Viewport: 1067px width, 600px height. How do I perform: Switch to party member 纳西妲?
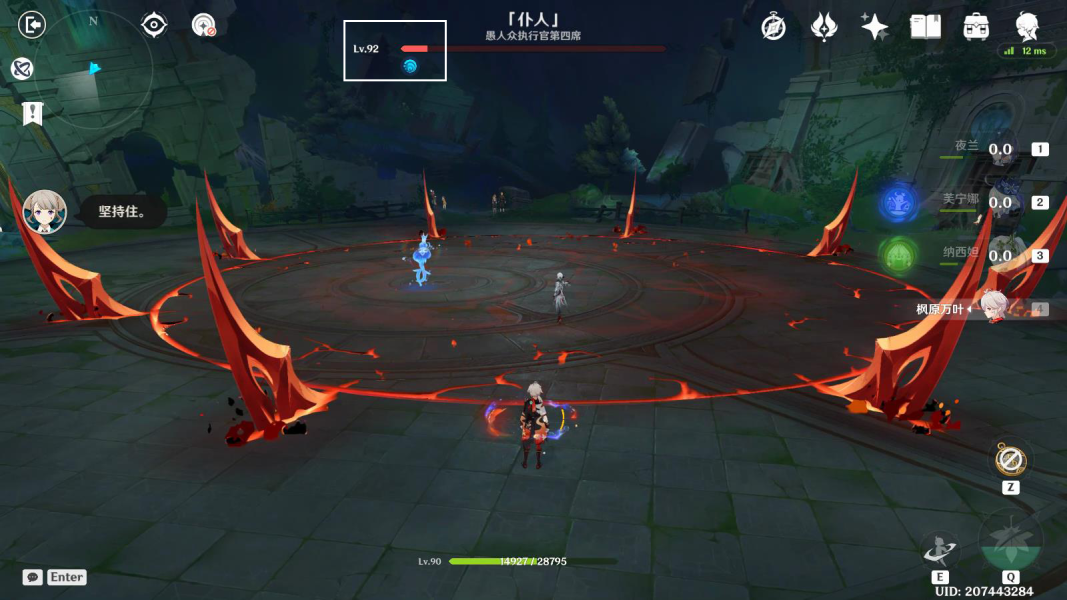(x=1000, y=256)
